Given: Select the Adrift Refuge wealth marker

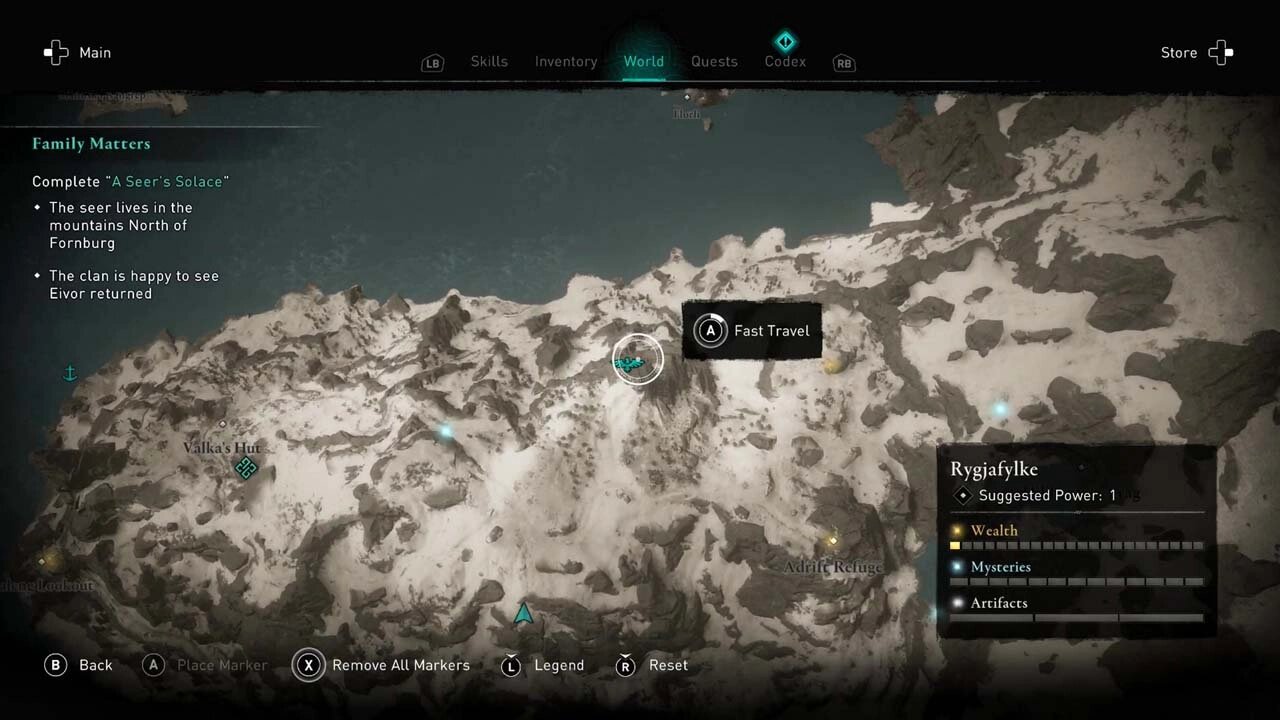Looking at the screenshot, I should click(x=832, y=541).
